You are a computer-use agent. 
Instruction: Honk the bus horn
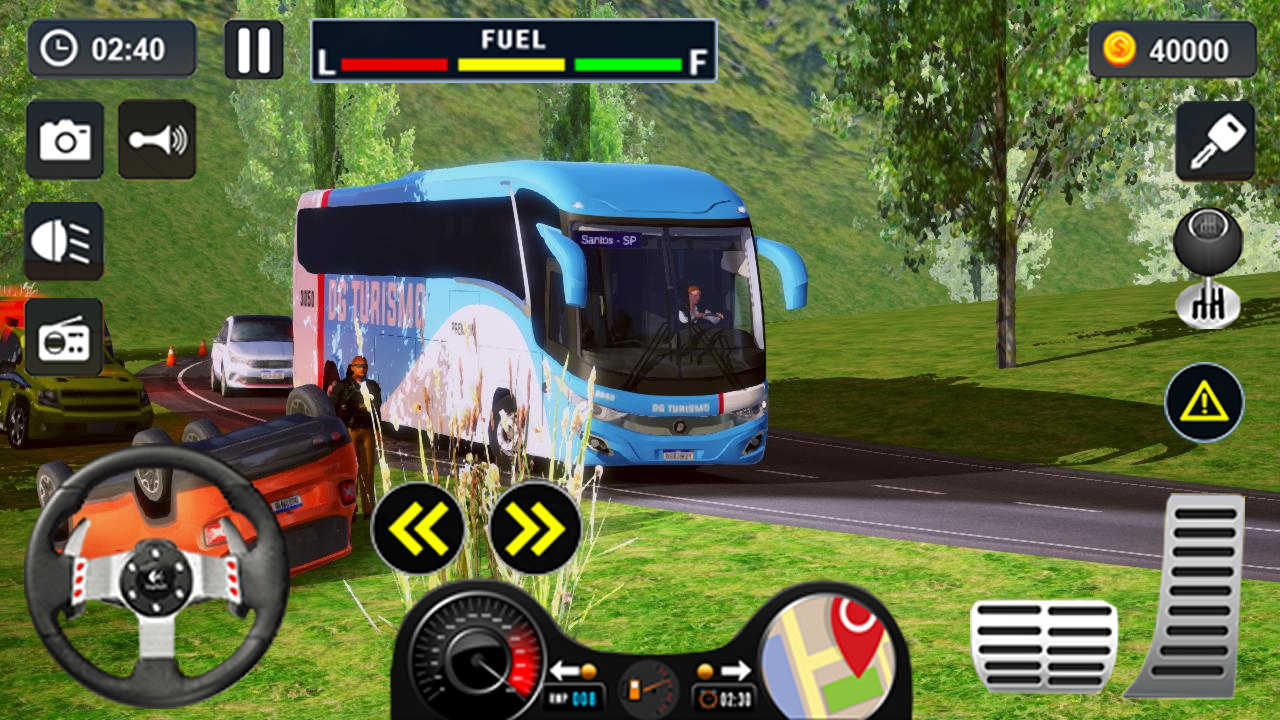point(157,140)
